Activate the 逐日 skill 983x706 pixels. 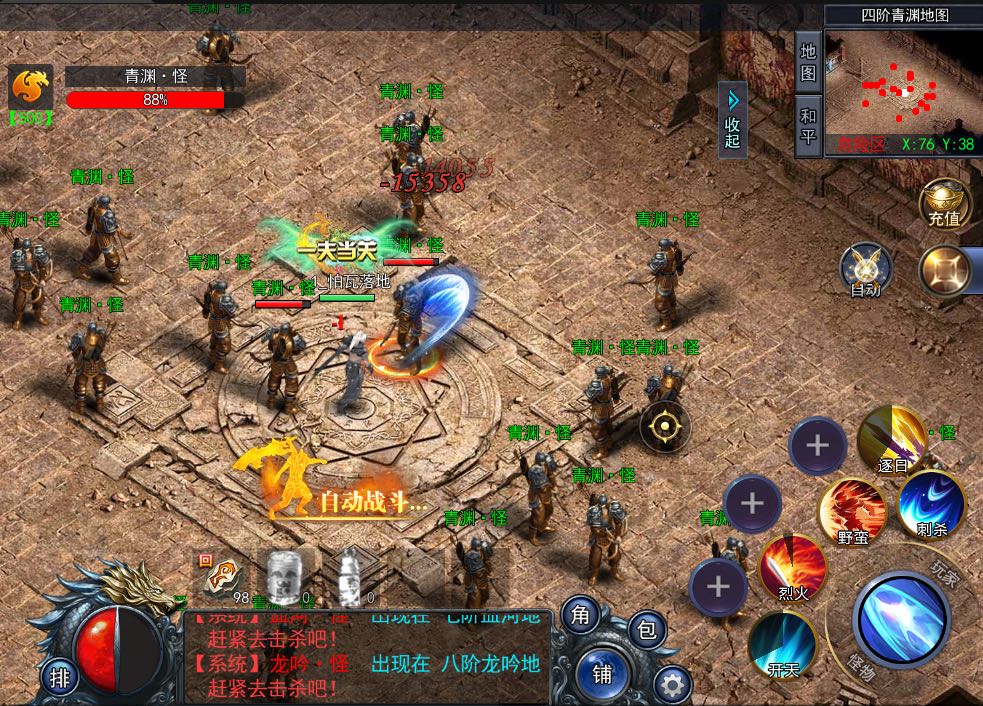click(x=892, y=437)
